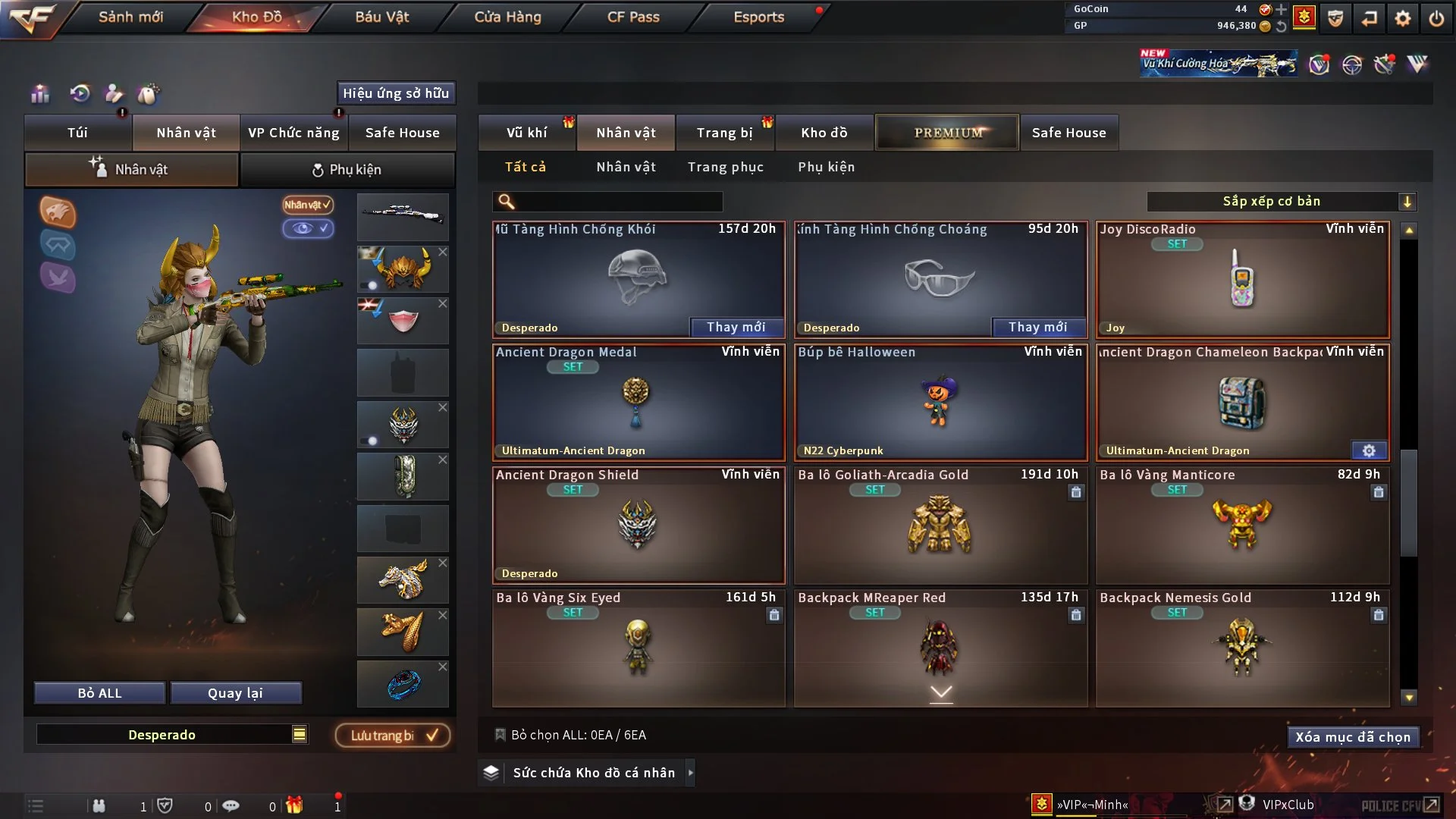This screenshot has height=819, width=1456.
Task: Save loadout with Lưu trang bị
Action: point(393,736)
